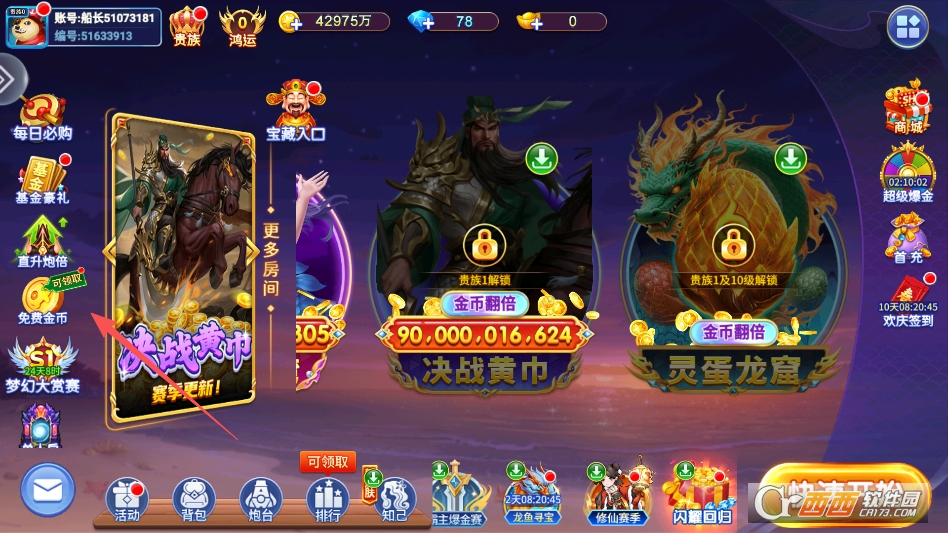
Task: Show the 排行 rankings
Action: (327, 499)
